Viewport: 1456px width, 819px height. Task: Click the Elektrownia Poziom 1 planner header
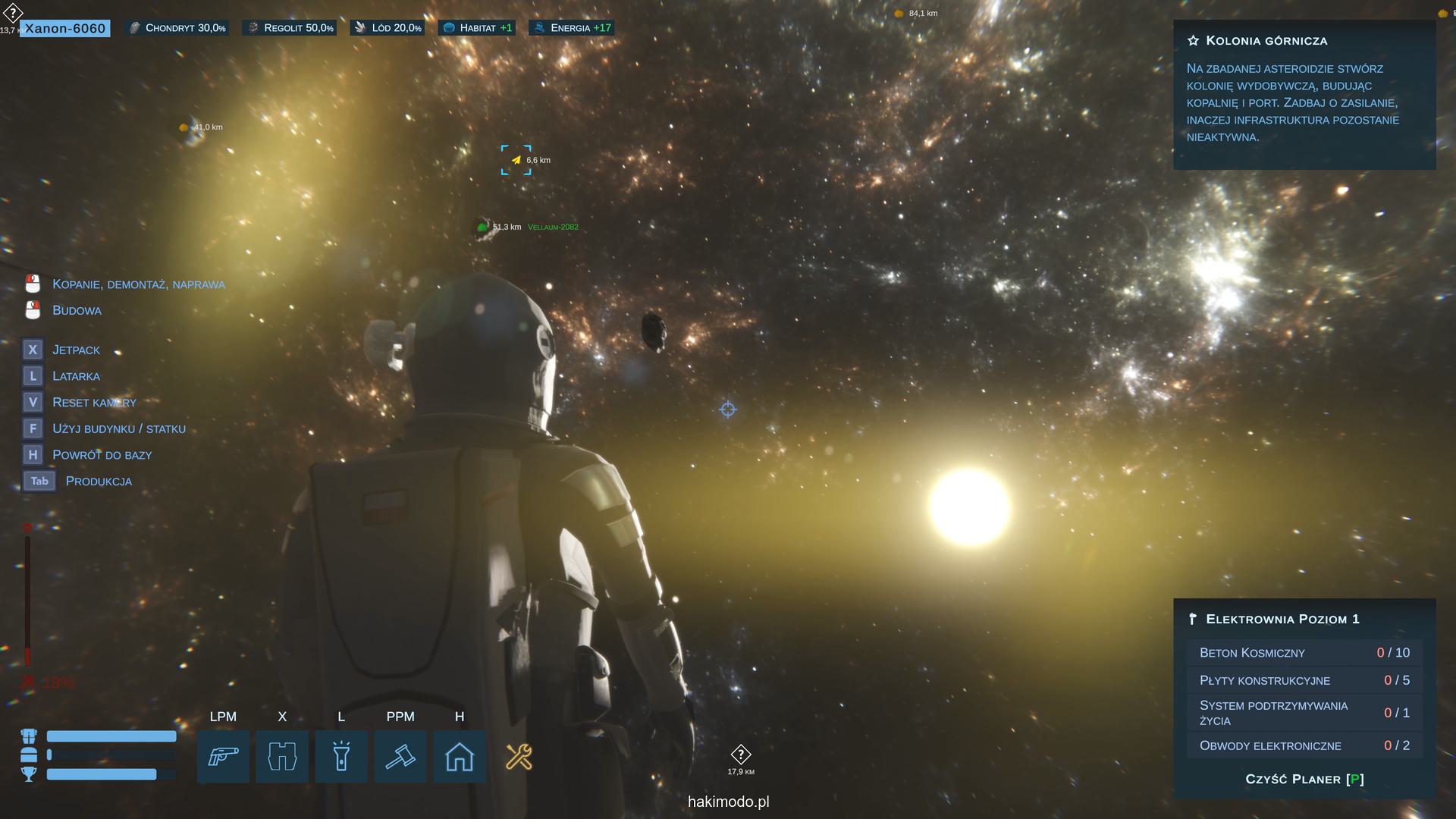tap(1282, 619)
